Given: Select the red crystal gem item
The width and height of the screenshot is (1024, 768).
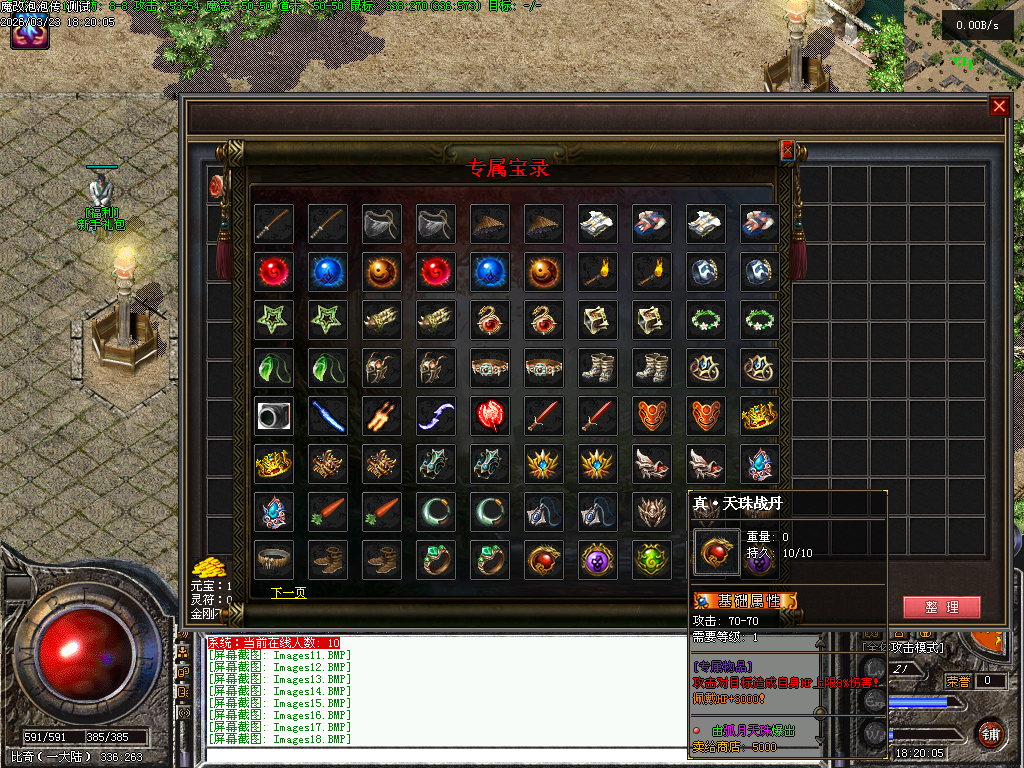Looking at the screenshot, I should point(489,416).
